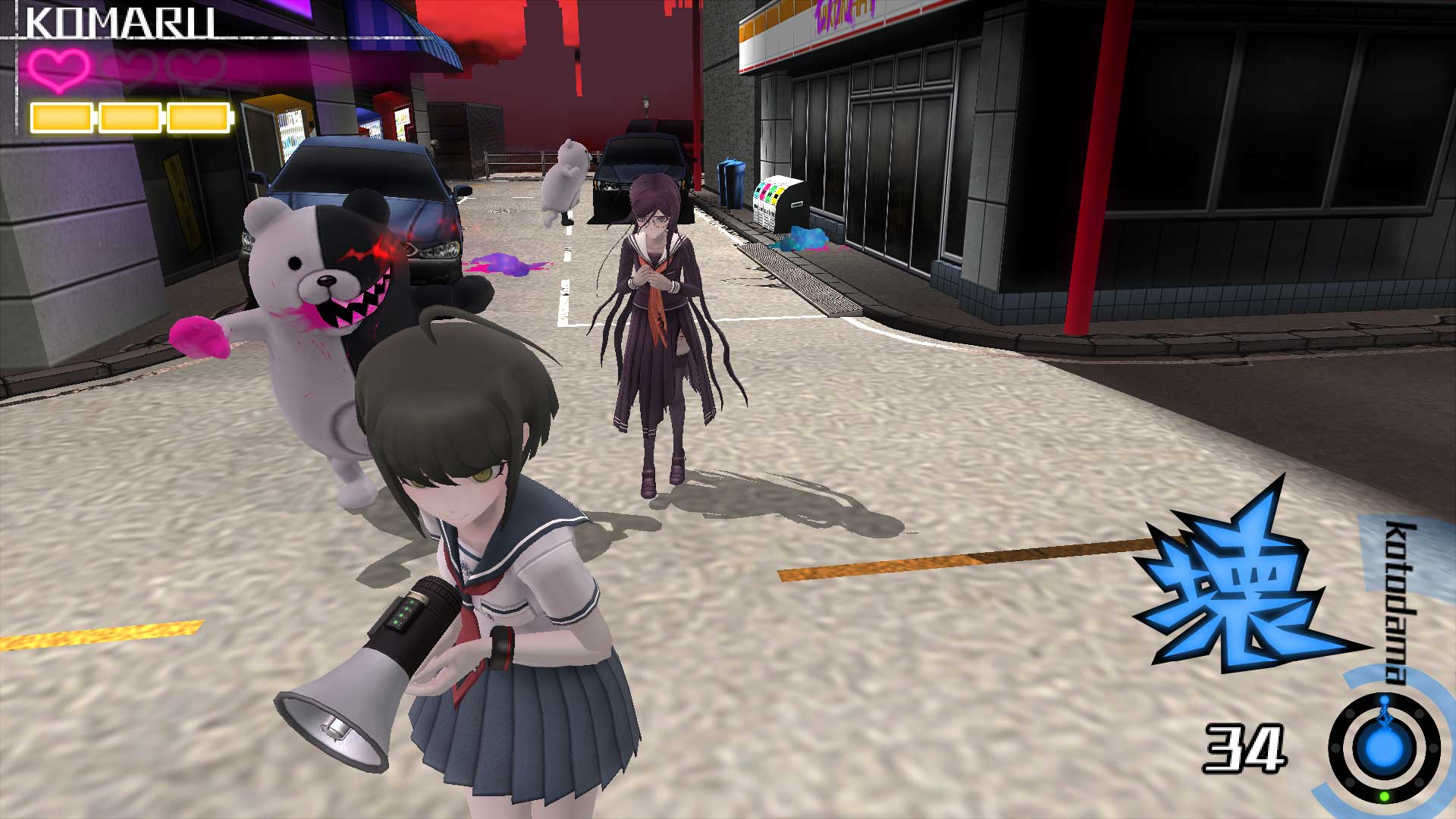Toggle the middle battery segment
1456x819 pixels.
pos(130,118)
